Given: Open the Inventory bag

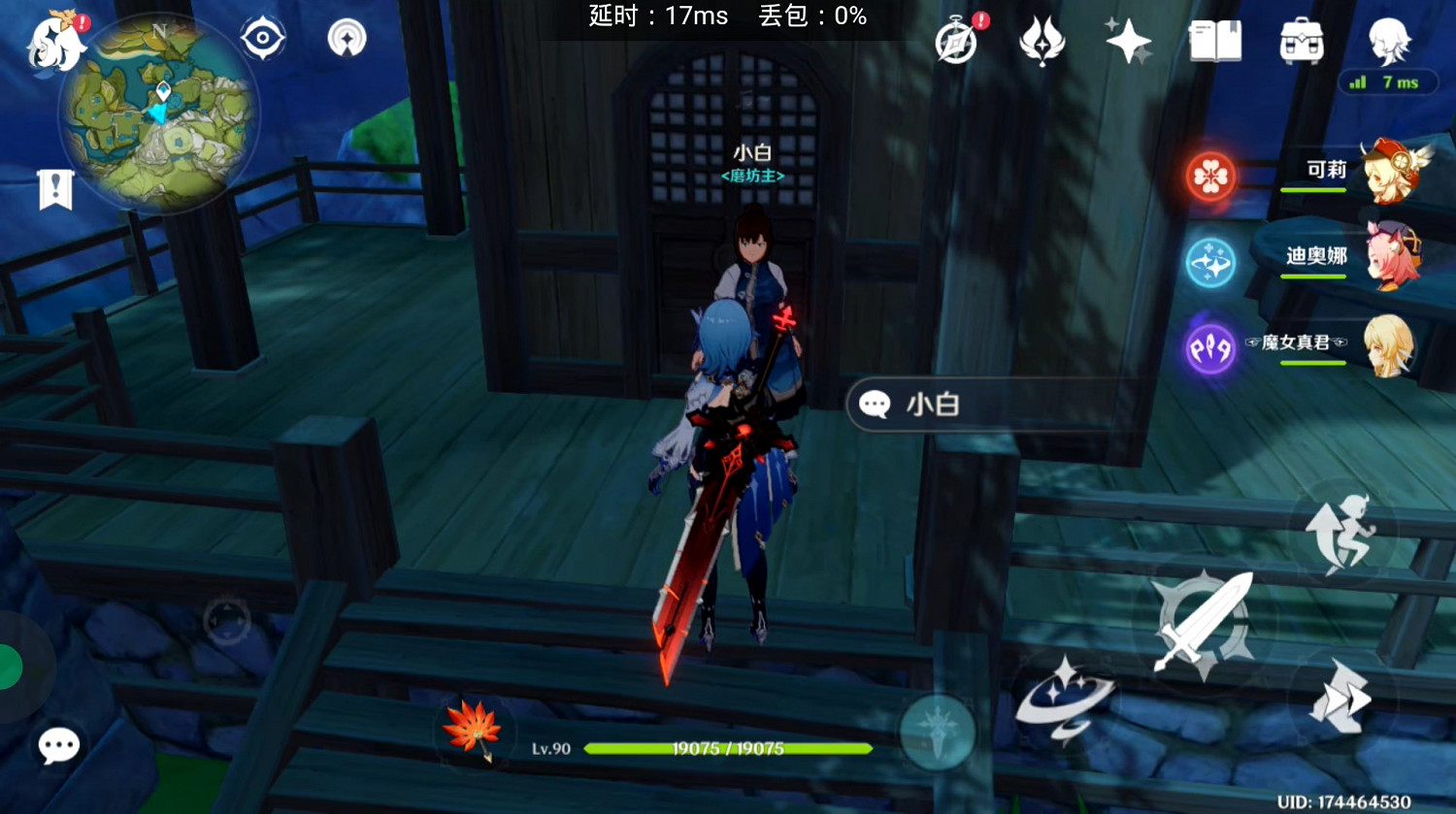Looking at the screenshot, I should (x=1301, y=41).
